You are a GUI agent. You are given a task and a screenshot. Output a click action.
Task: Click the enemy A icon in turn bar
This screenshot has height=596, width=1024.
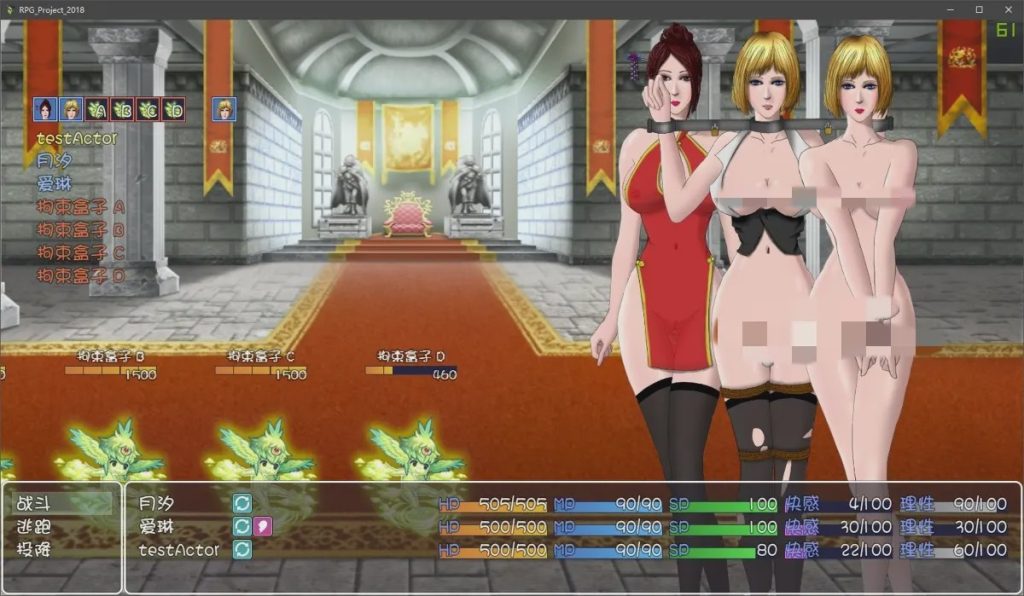[96, 108]
